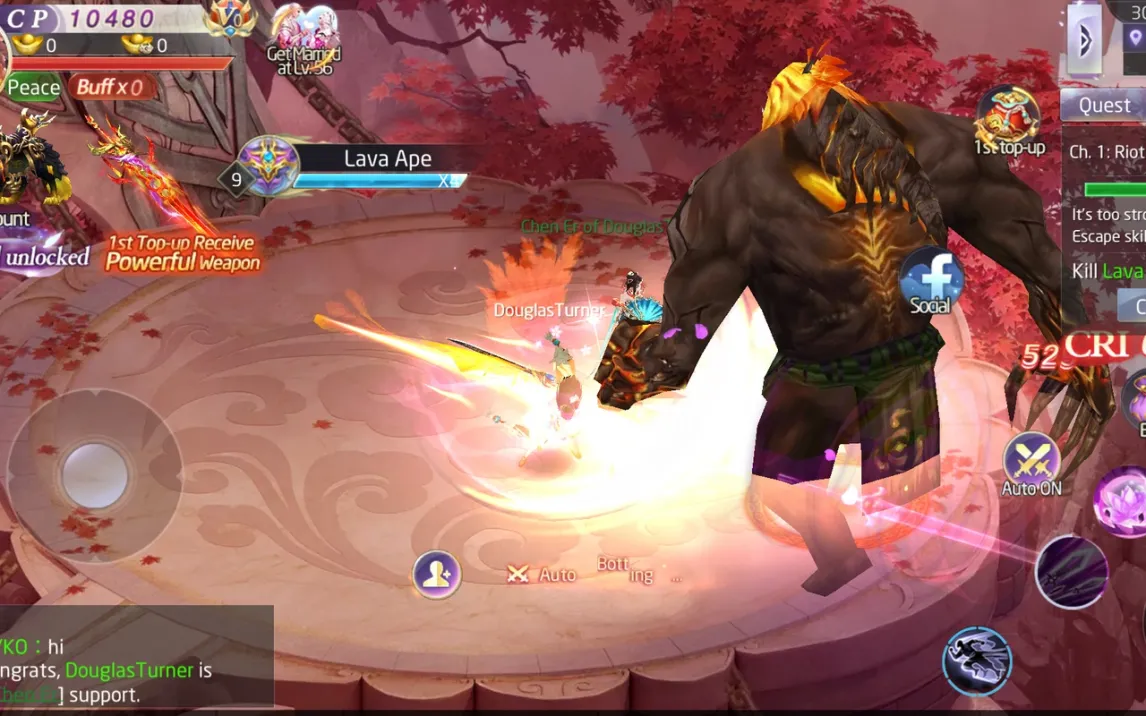Activate the purple lotus skill

point(1122,500)
